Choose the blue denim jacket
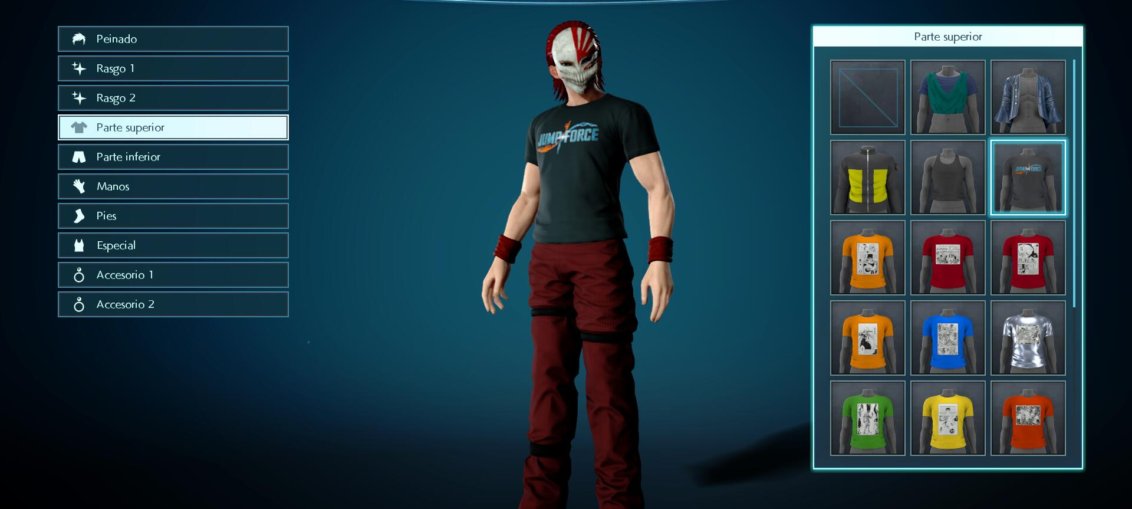Screen dimensions: 1132x509 [x=1028, y=97]
